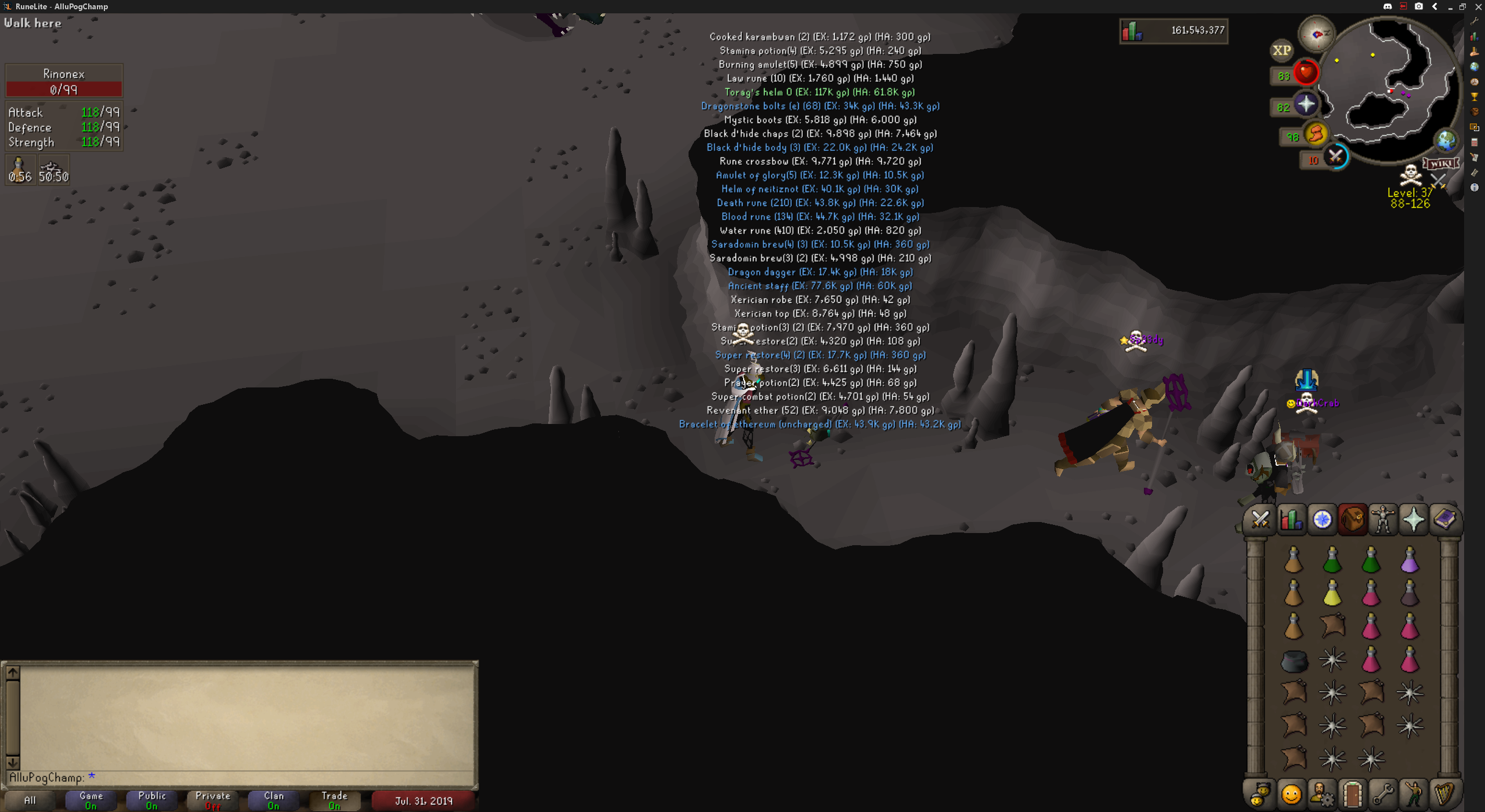The height and width of the screenshot is (812, 1485).
Task: Drink the yellow potion in inventory
Action: pyautogui.click(x=1332, y=593)
